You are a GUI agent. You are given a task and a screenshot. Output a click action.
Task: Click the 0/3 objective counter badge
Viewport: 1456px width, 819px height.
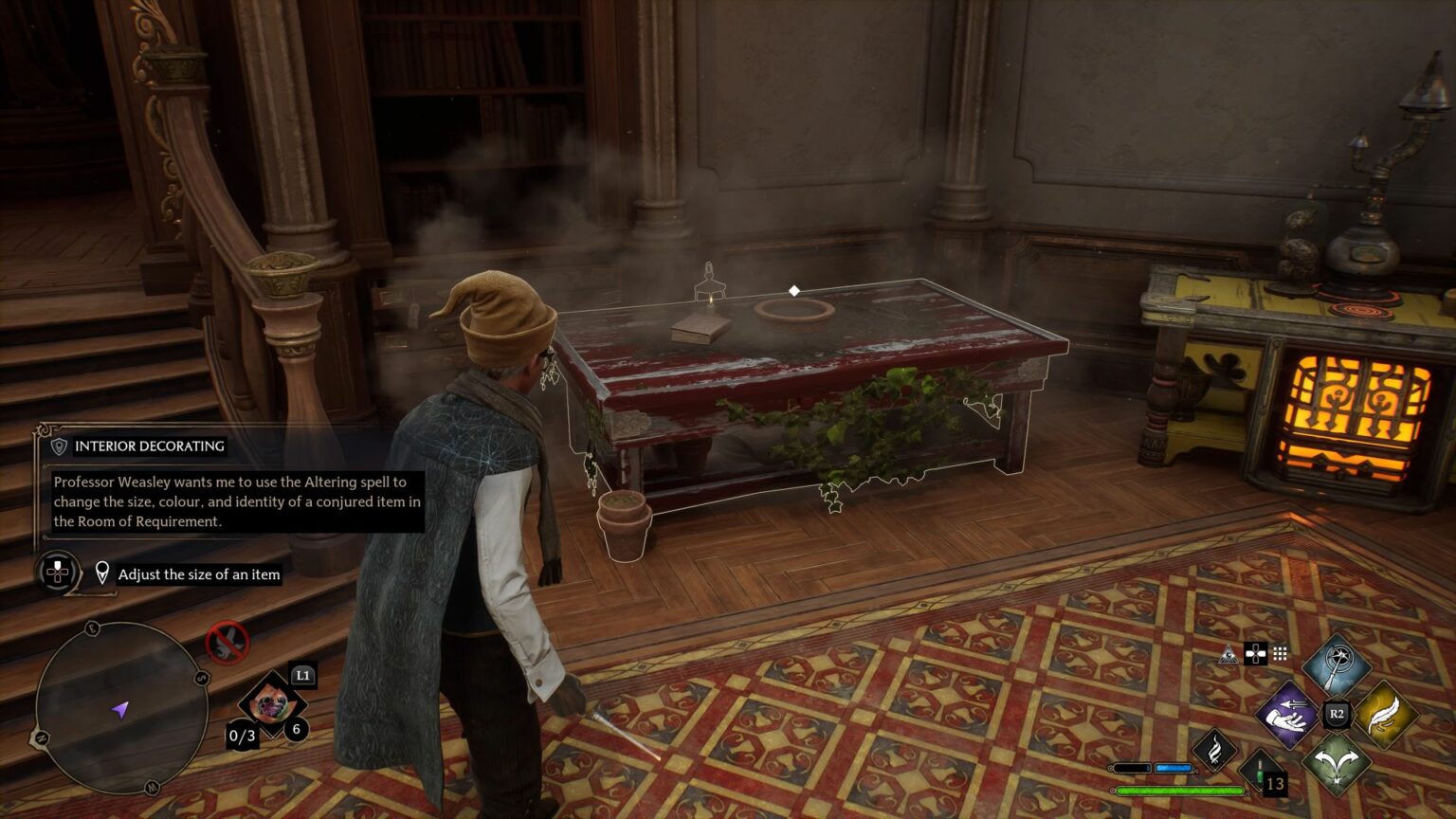(x=244, y=735)
